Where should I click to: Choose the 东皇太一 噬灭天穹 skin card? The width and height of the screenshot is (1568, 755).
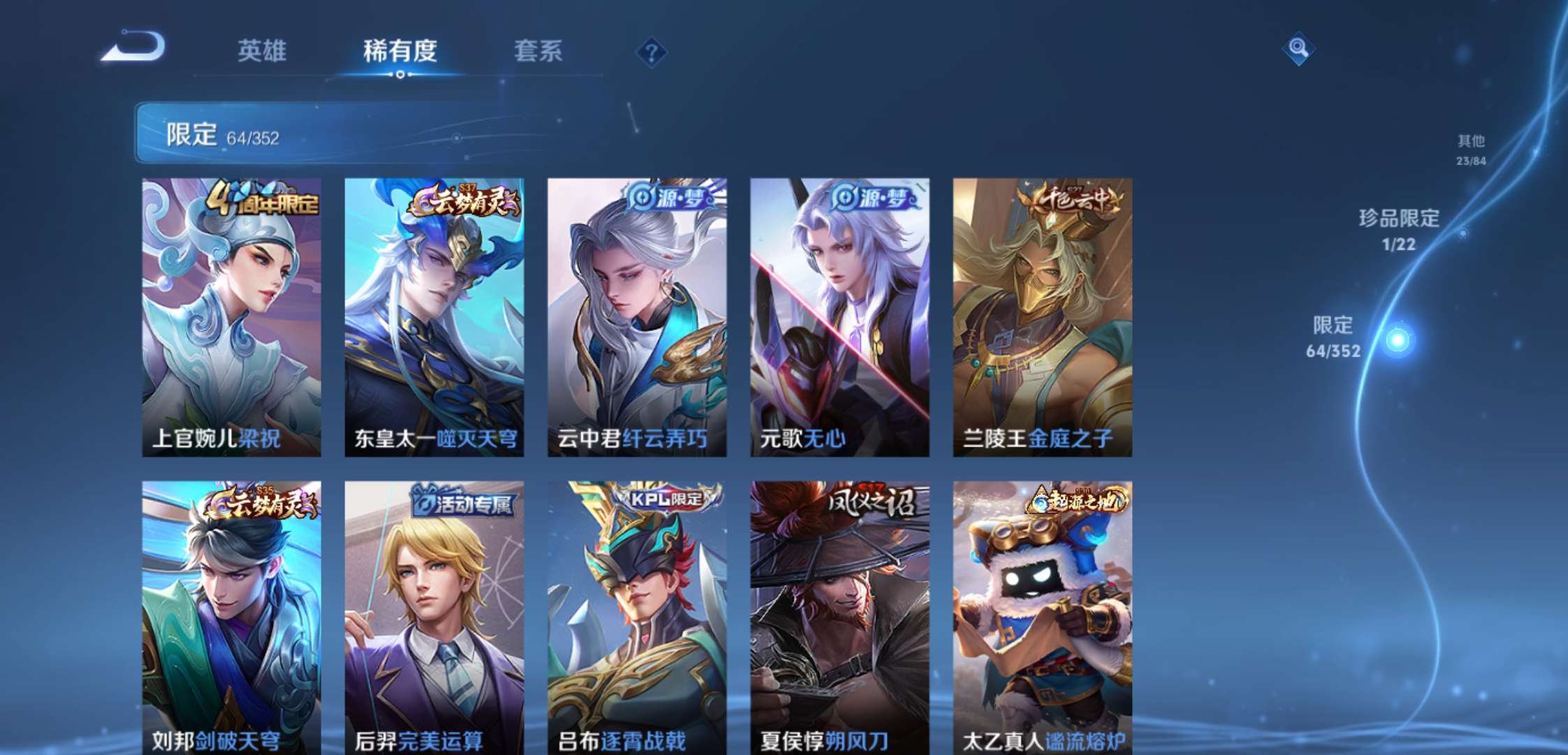pos(434,317)
